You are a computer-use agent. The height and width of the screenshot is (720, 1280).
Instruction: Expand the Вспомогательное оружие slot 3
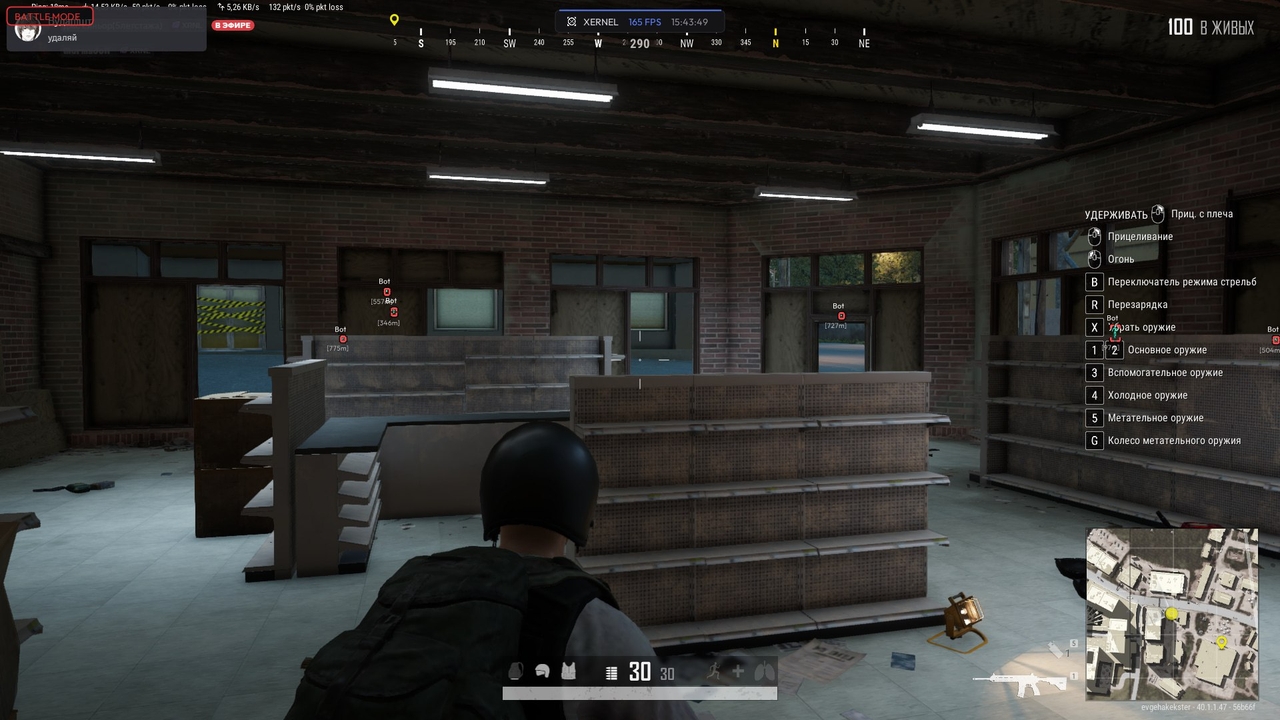click(x=1094, y=372)
